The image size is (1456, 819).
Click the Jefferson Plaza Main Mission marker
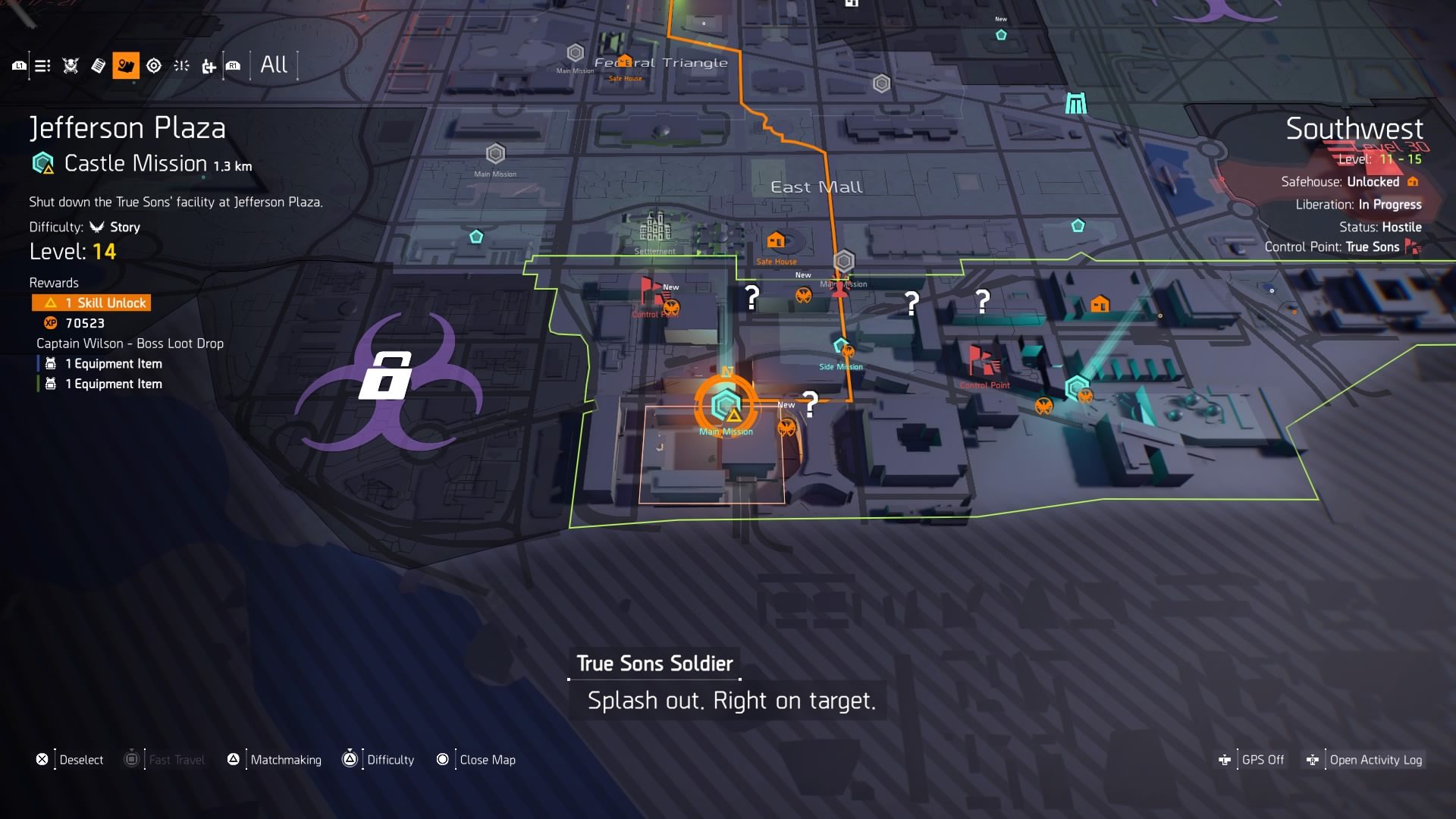726,406
